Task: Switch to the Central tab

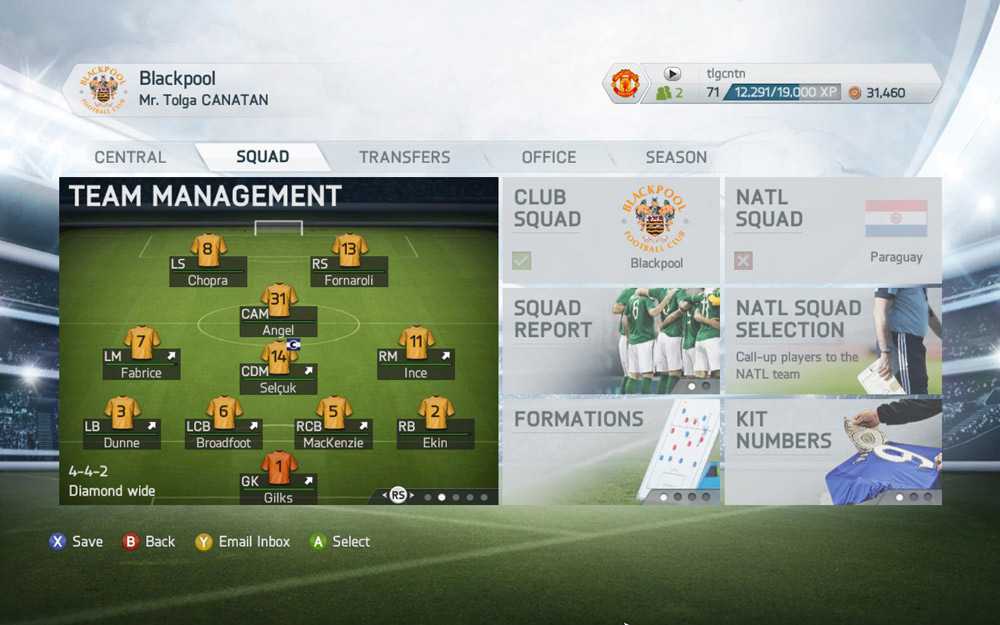Action: (x=130, y=157)
